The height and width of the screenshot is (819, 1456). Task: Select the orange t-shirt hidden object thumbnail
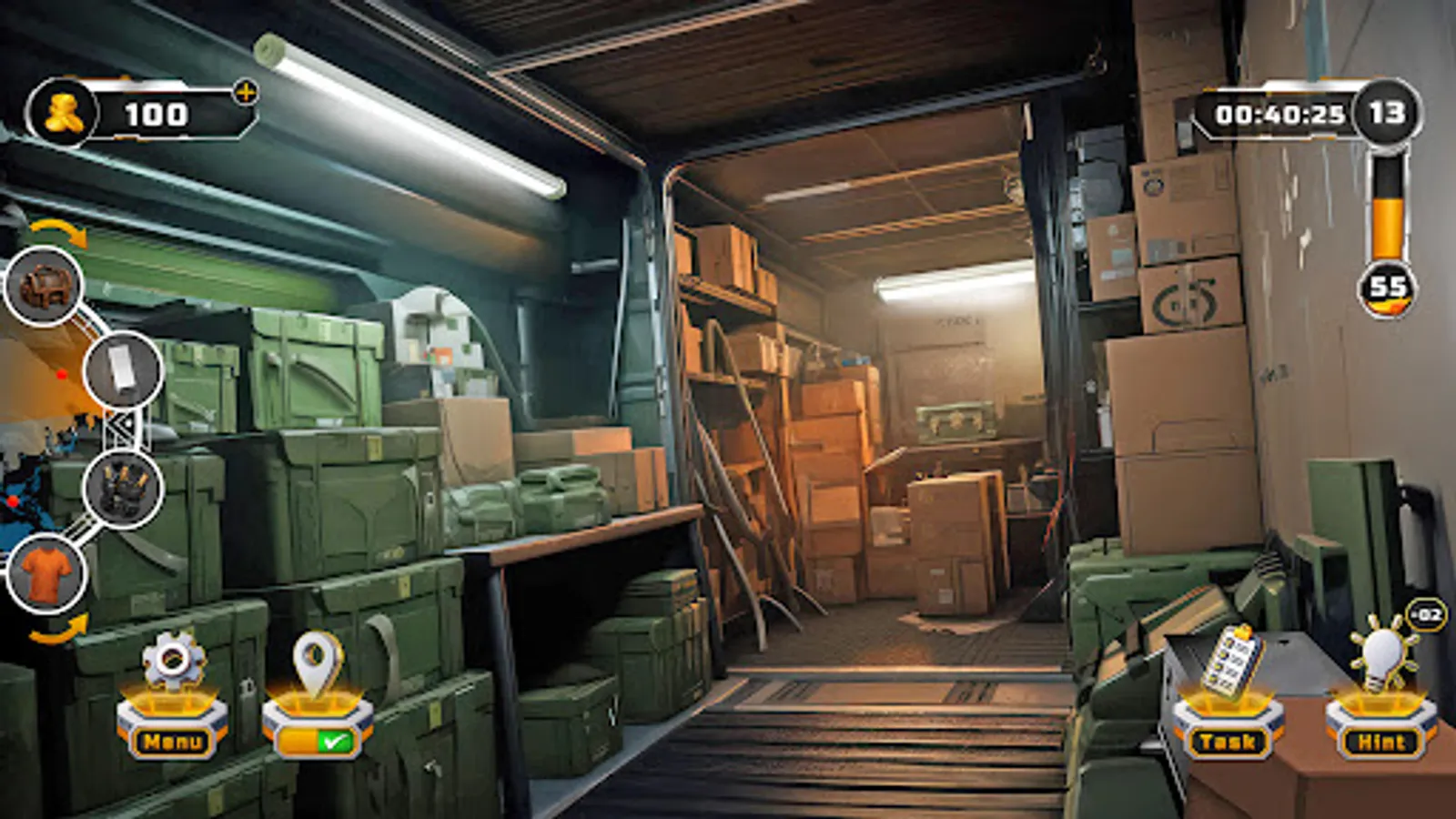(45, 572)
